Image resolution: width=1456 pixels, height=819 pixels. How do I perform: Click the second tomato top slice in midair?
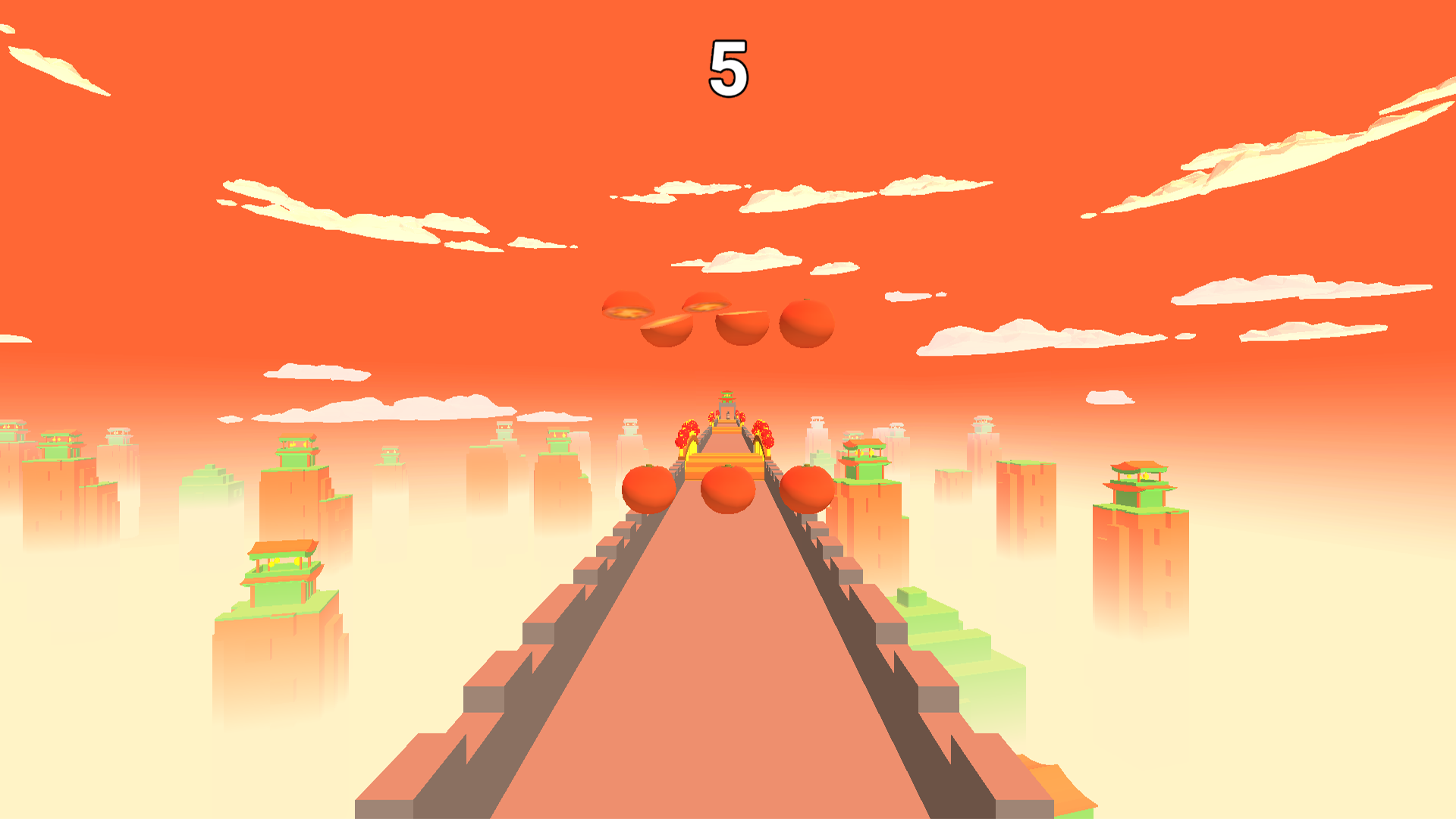pos(705,306)
